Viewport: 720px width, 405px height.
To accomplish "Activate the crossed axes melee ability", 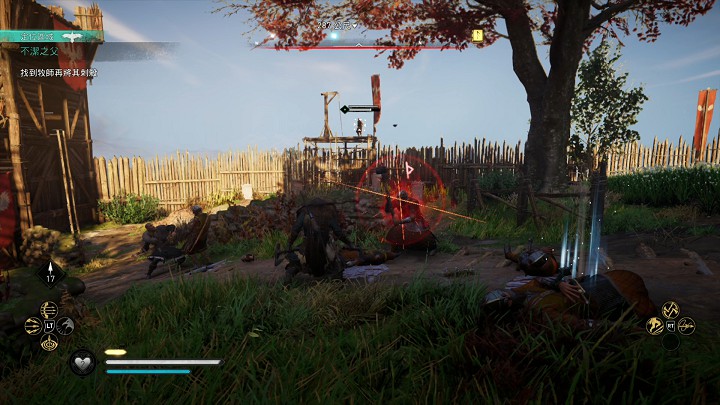I will pyautogui.click(x=670, y=310).
